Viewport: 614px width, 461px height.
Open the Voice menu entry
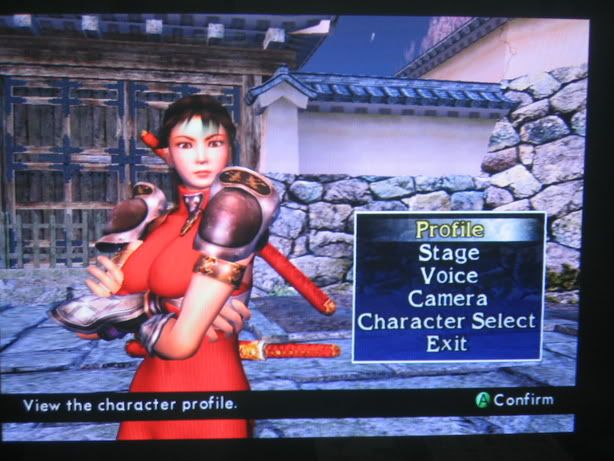pyautogui.click(x=448, y=275)
